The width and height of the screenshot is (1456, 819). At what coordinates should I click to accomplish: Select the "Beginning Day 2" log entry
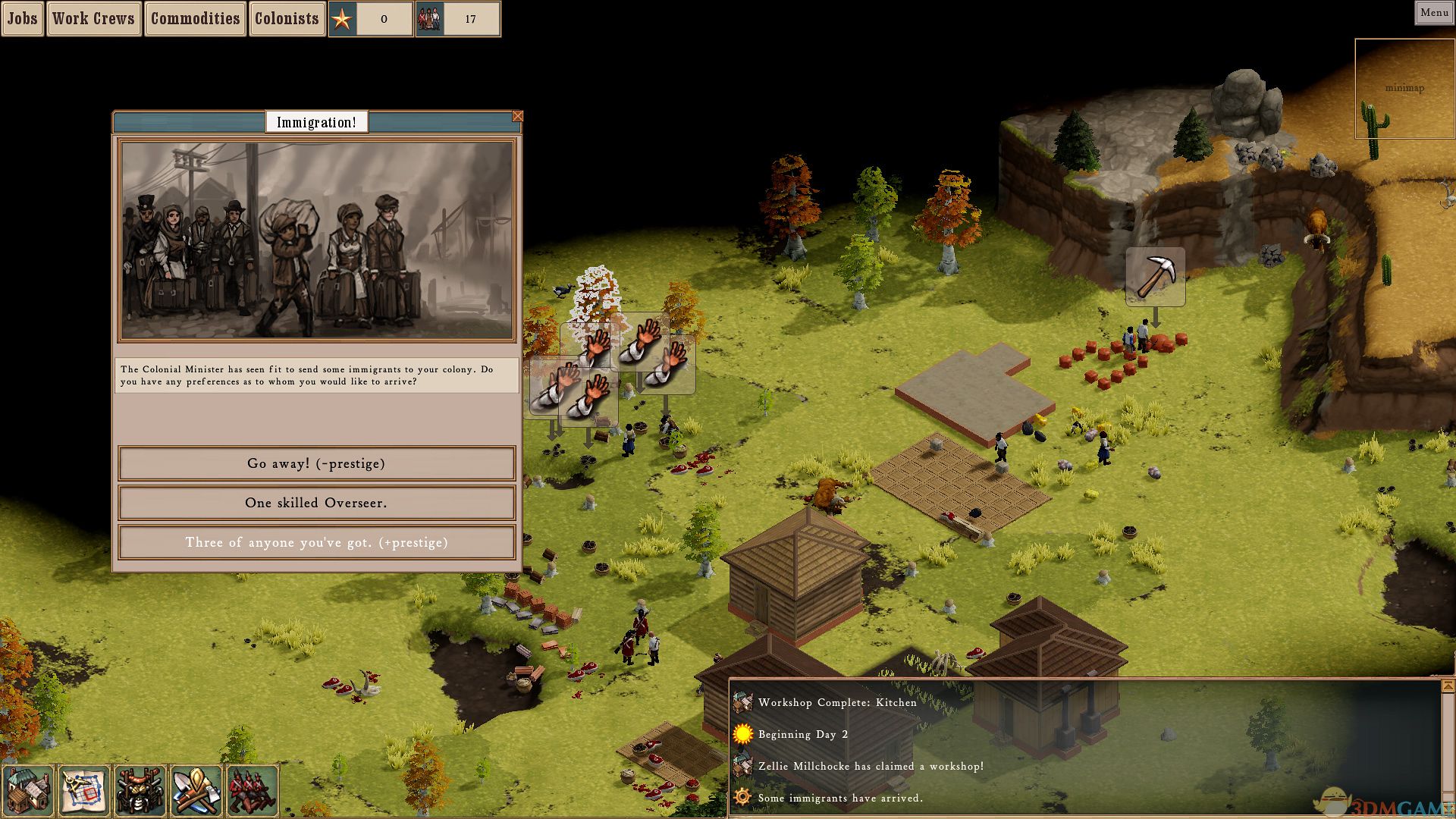click(x=803, y=735)
